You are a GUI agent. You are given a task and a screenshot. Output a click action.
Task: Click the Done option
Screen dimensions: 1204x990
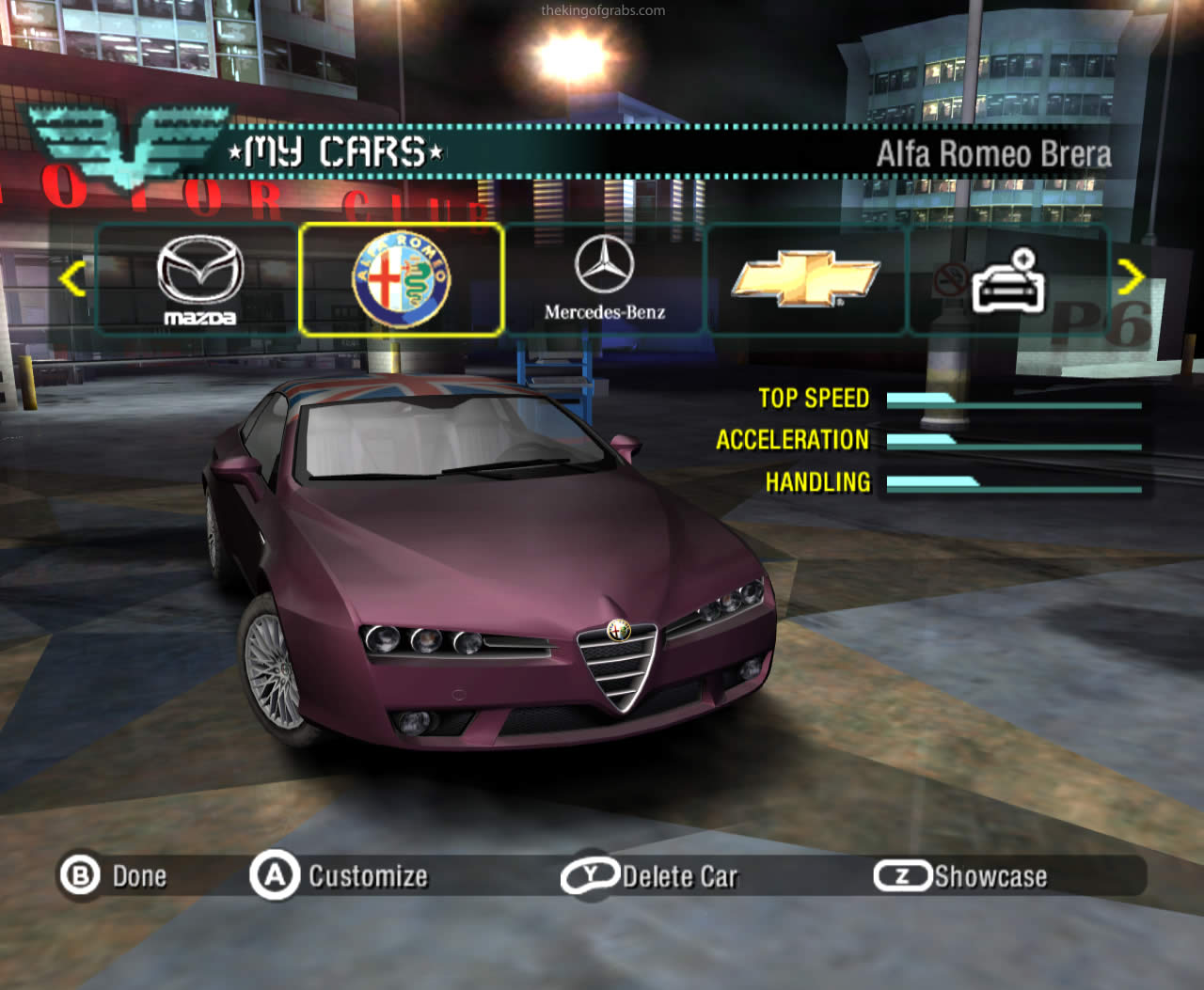coord(115,876)
